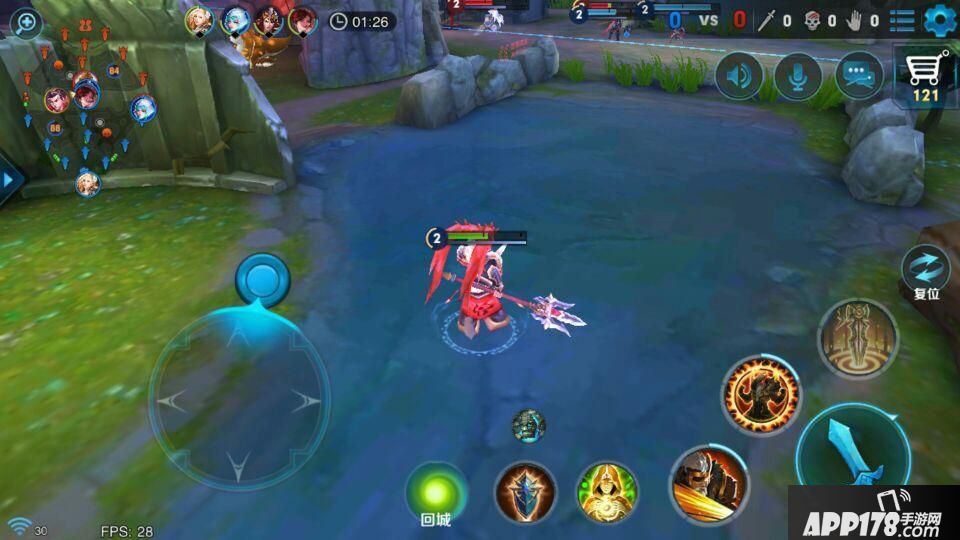Open the shop cart

(925, 77)
